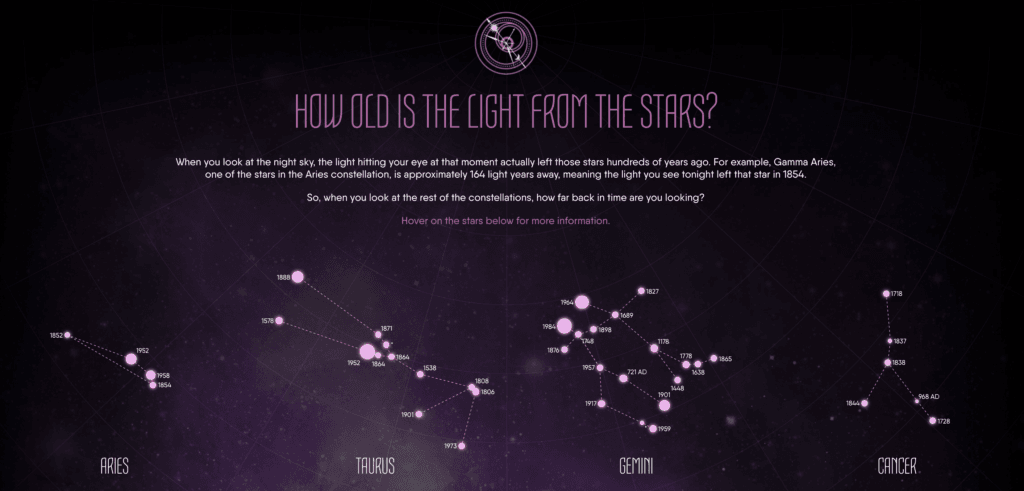The image size is (1024, 491).
Task: Pick the Aries star labeled 1958
Action: 150,376
